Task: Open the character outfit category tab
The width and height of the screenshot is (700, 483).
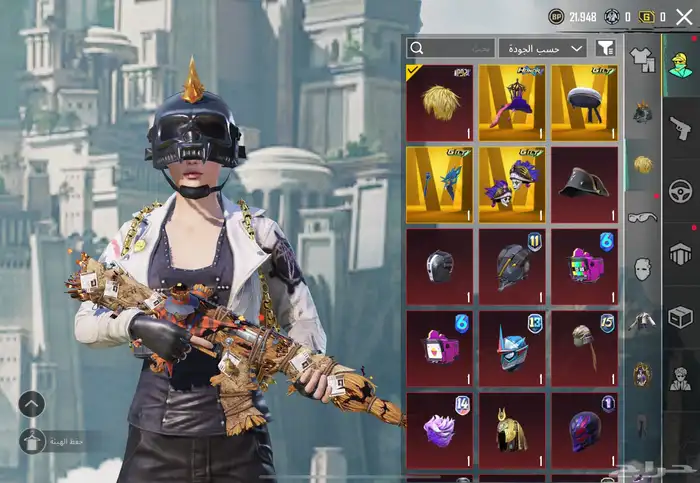Action: point(680,60)
